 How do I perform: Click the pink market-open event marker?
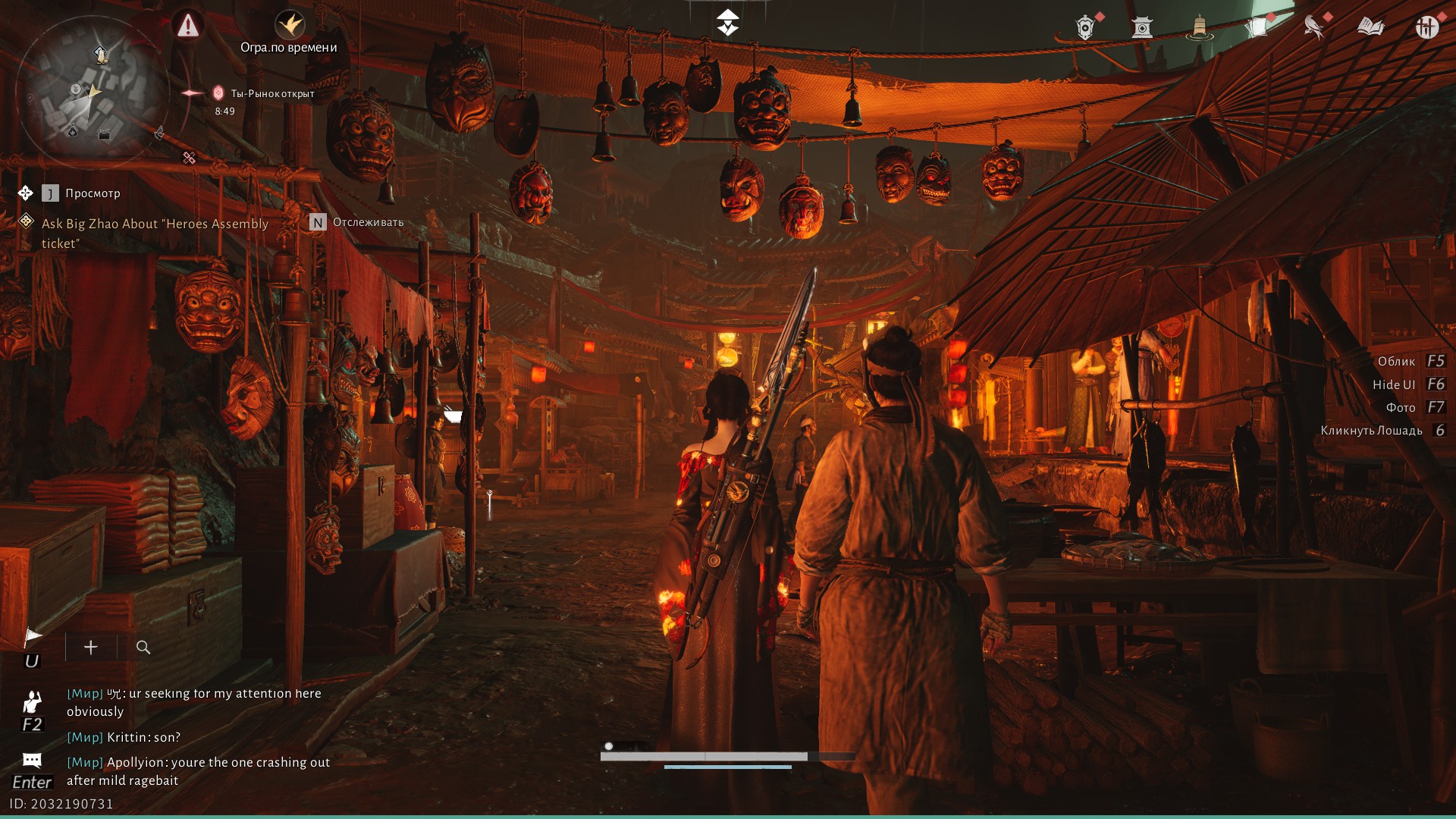point(218,93)
